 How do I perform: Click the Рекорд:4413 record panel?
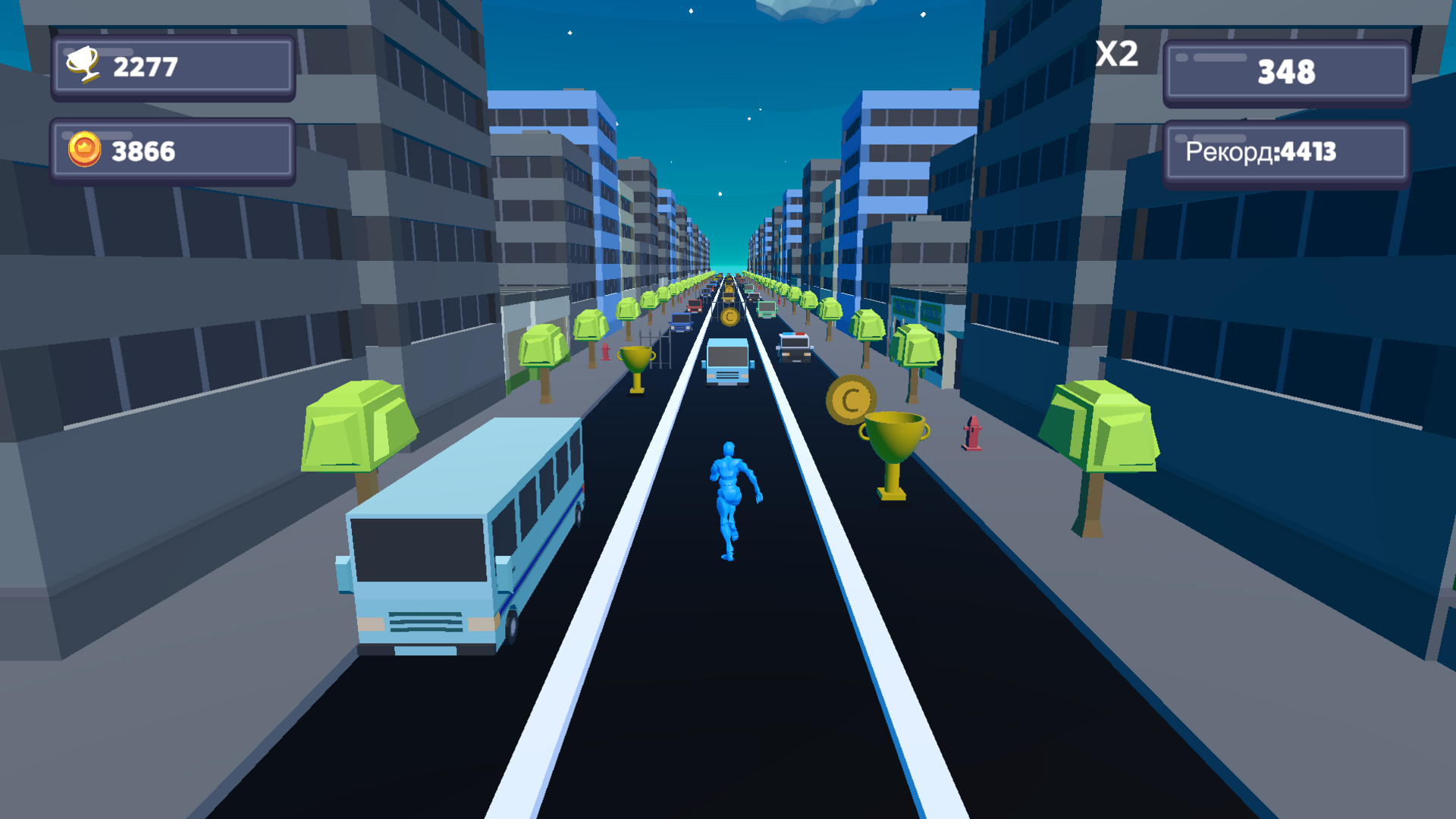click(1285, 152)
